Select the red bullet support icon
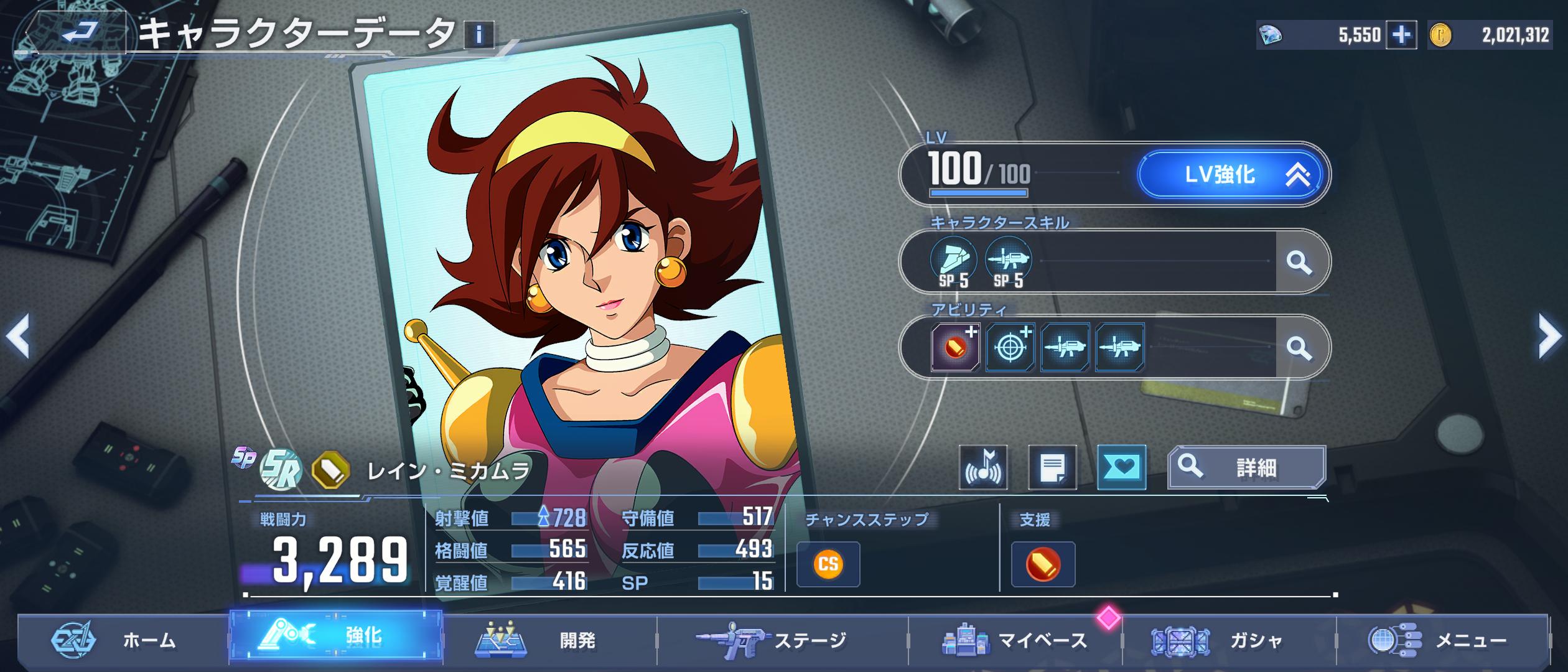This screenshot has width=1568, height=672. [x=1043, y=564]
